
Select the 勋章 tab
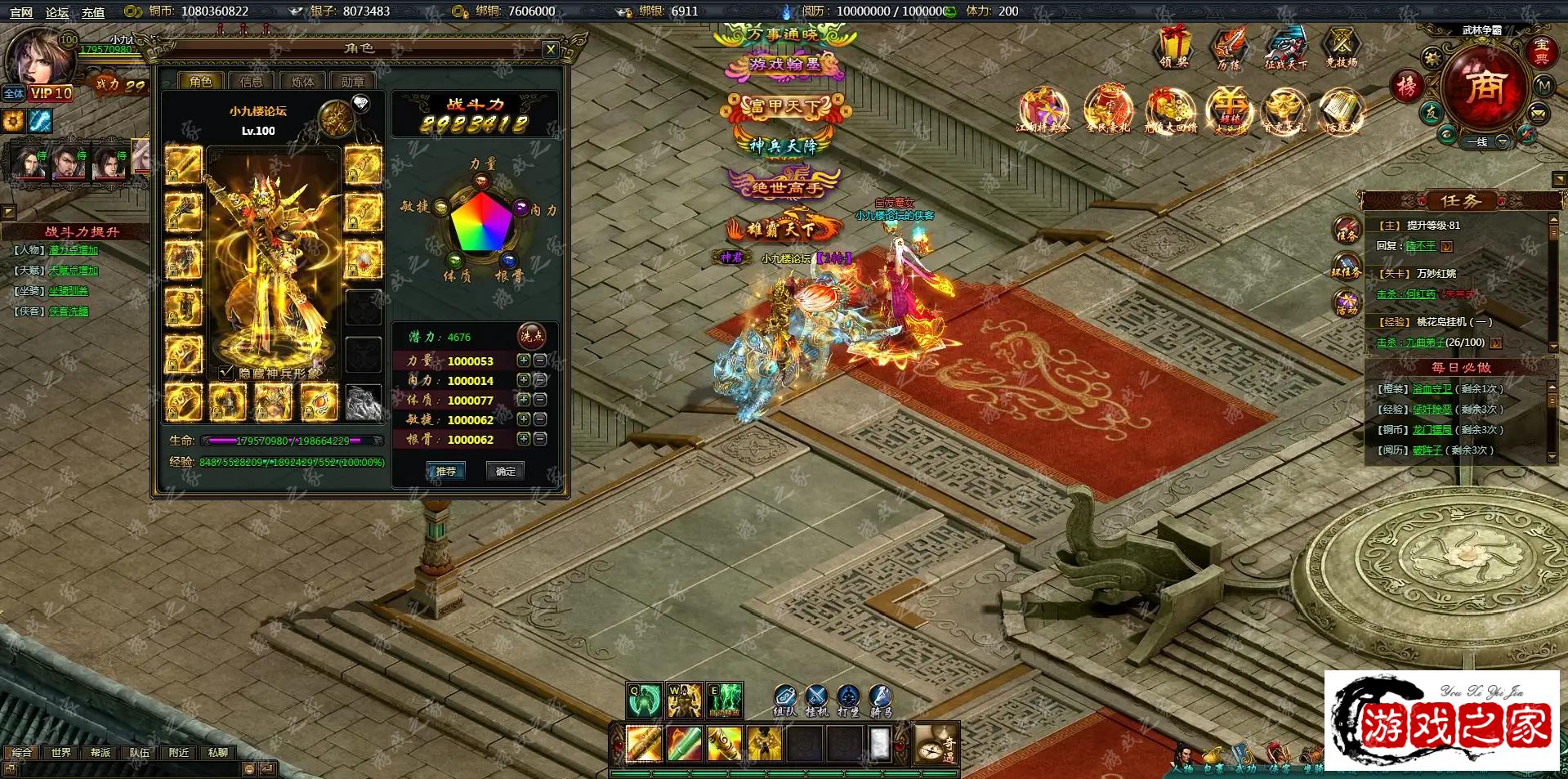coord(353,82)
